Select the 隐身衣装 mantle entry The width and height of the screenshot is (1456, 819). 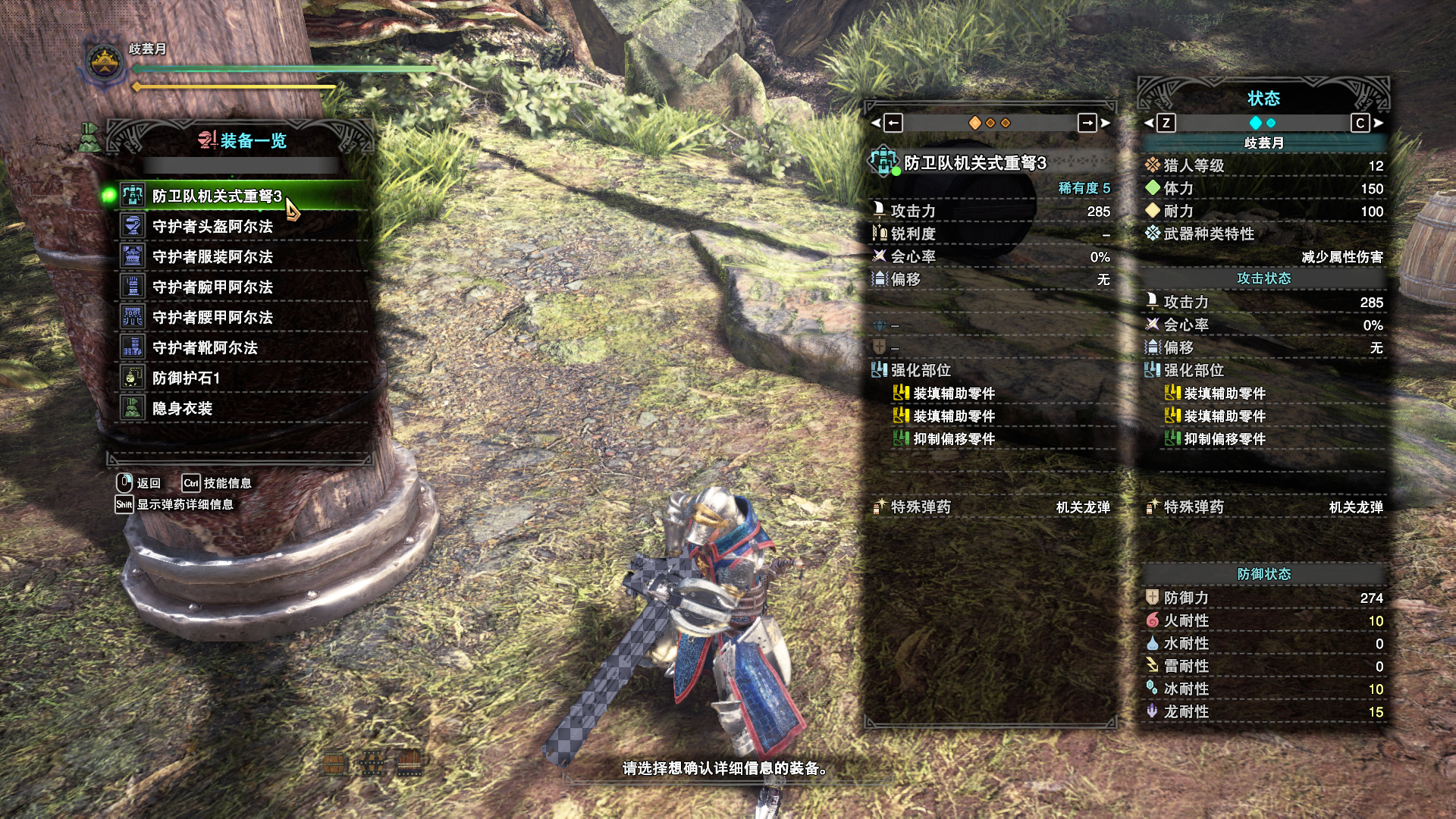(182, 409)
